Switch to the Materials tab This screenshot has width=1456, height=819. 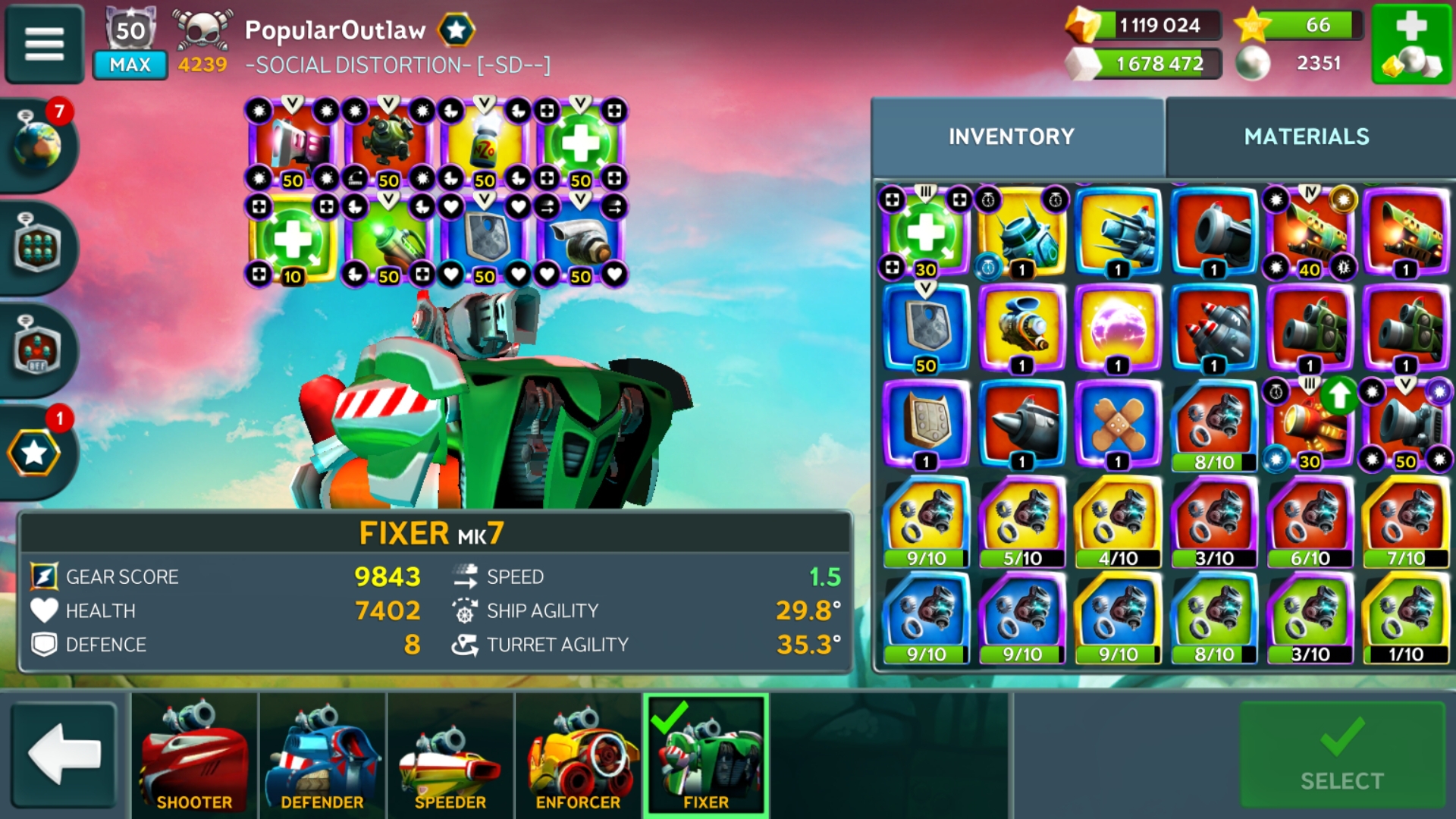1306,136
